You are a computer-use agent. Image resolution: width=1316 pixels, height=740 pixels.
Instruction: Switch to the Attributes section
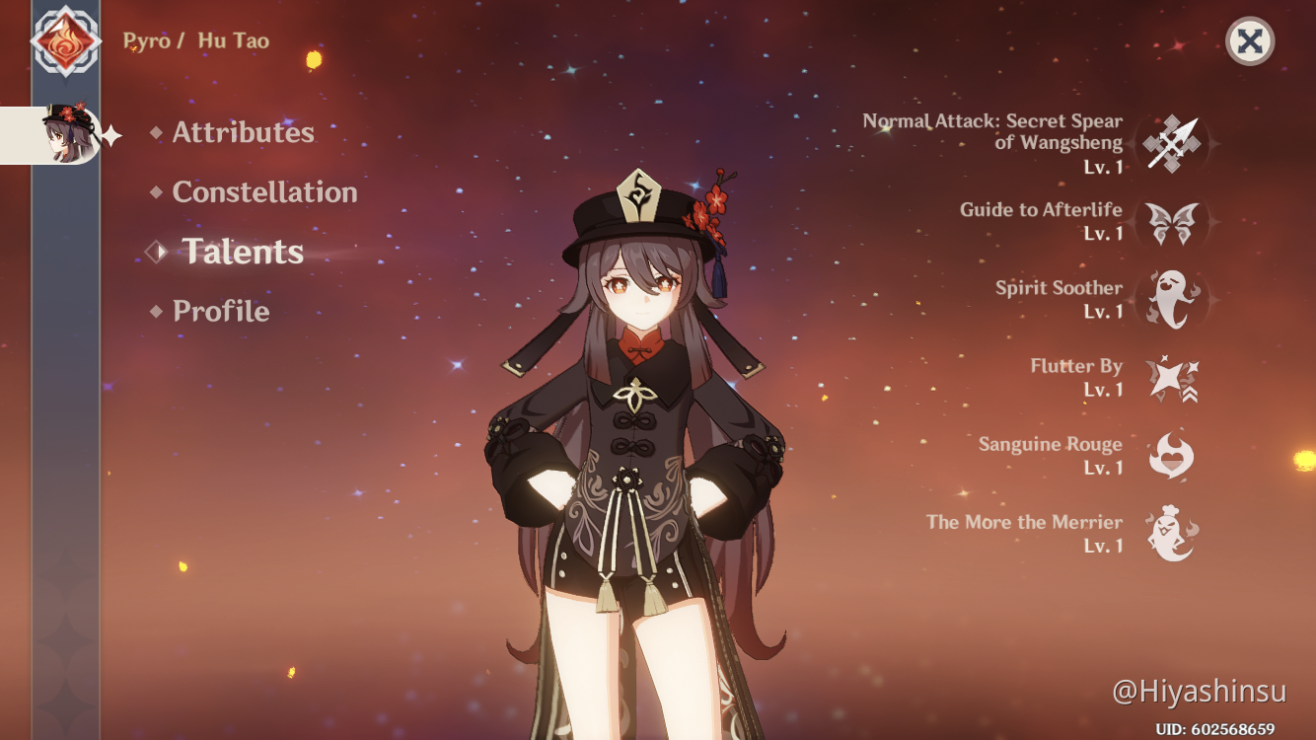click(242, 132)
